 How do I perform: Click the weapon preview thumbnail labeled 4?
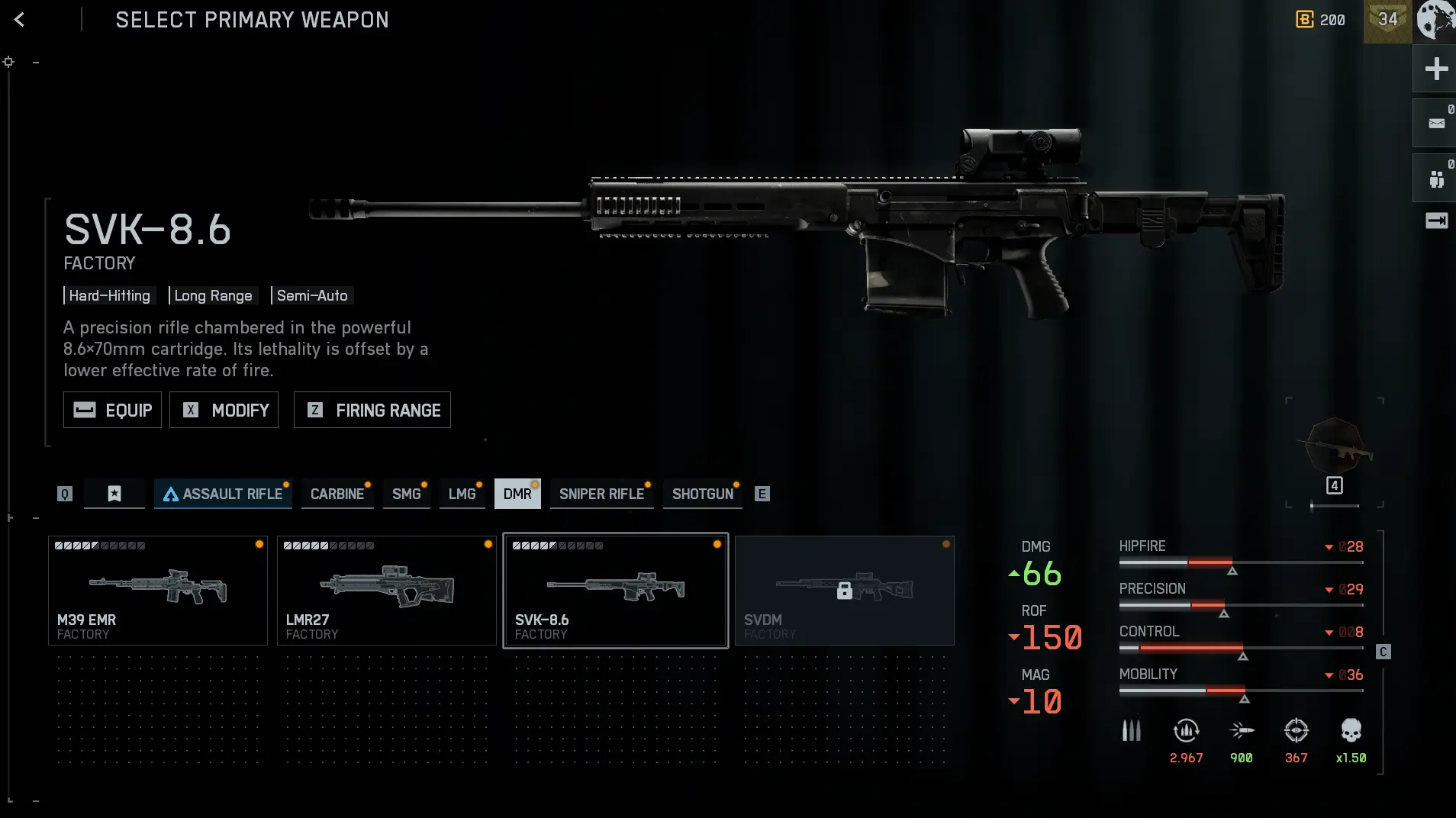click(x=1335, y=450)
